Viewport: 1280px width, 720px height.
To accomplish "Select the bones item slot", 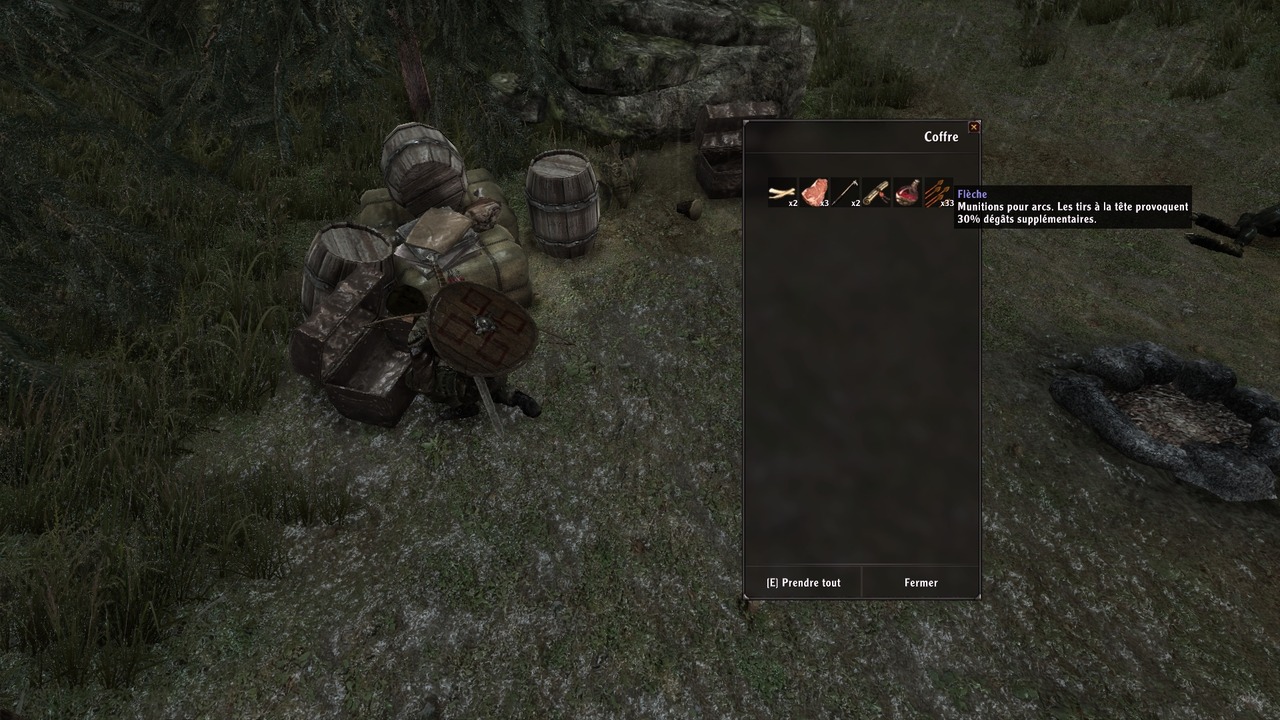I will click(x=782, y=192).
